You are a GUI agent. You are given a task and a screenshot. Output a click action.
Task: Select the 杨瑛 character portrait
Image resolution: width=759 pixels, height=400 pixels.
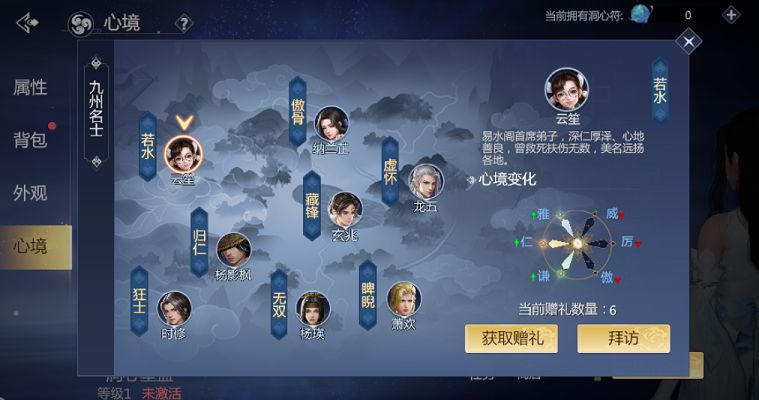(x=313, y=308)
